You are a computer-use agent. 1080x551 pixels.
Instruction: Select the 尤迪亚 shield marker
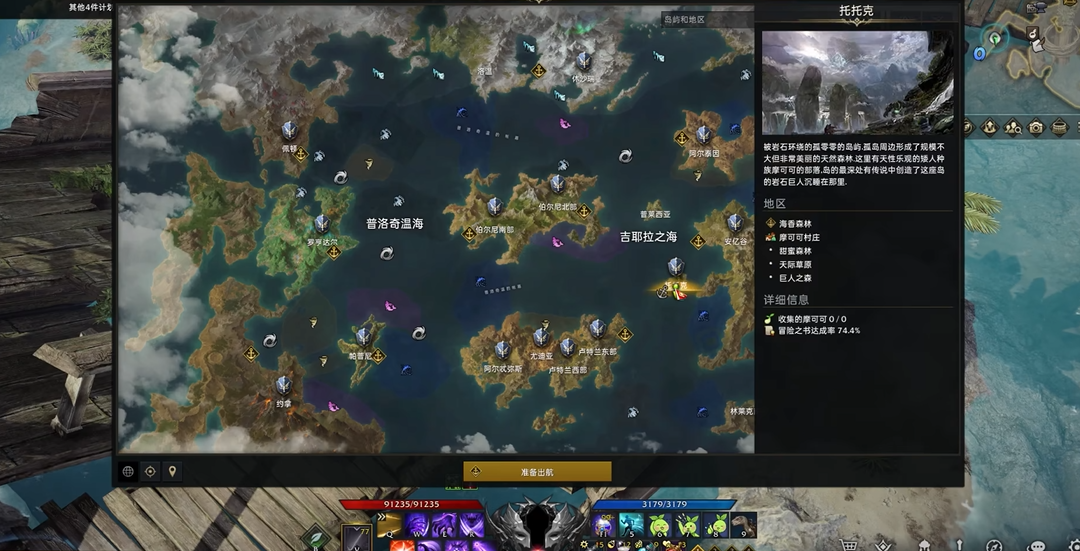point(541,338)
